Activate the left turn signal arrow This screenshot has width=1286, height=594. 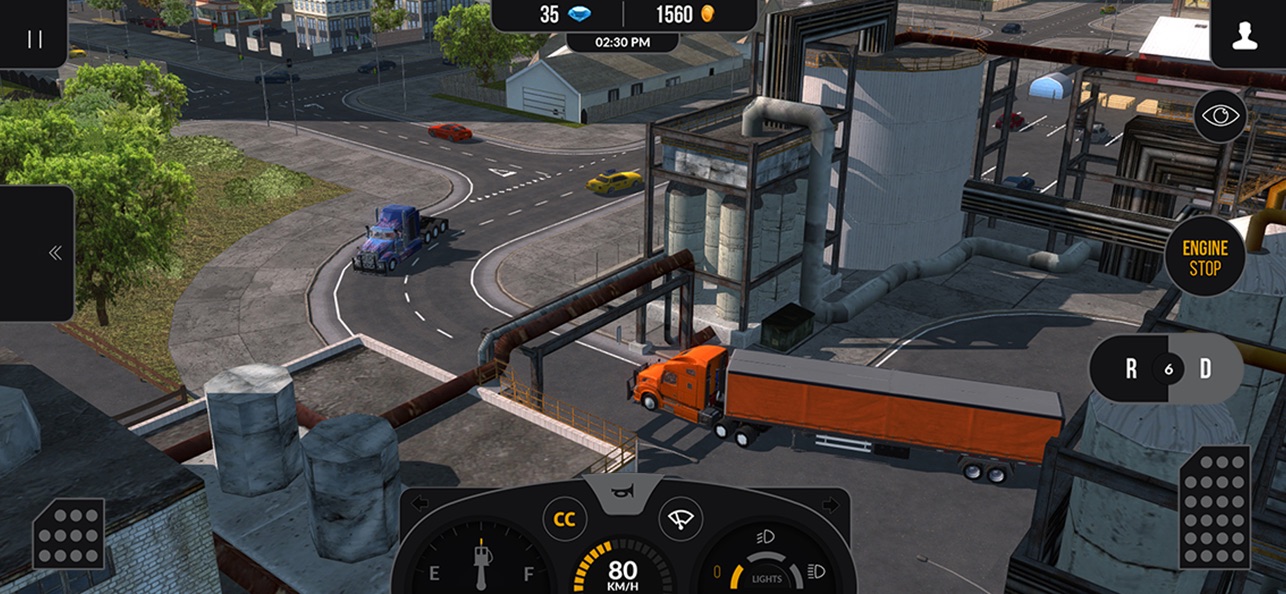tap(420, 503)
